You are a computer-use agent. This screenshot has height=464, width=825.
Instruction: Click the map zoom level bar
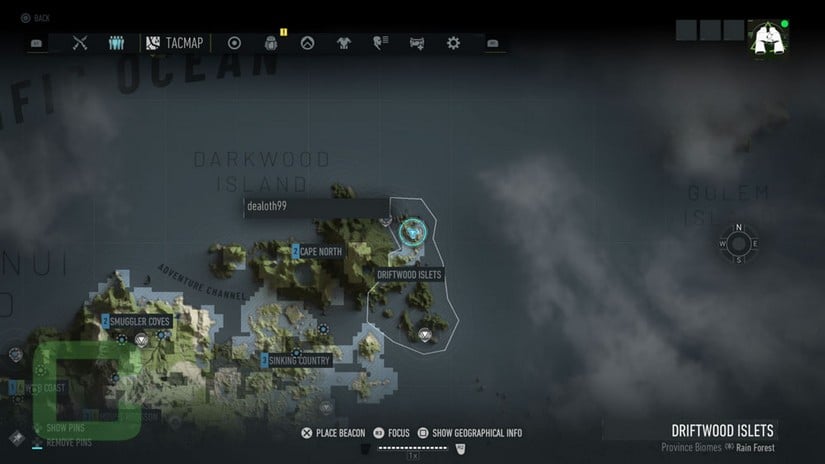412,449
